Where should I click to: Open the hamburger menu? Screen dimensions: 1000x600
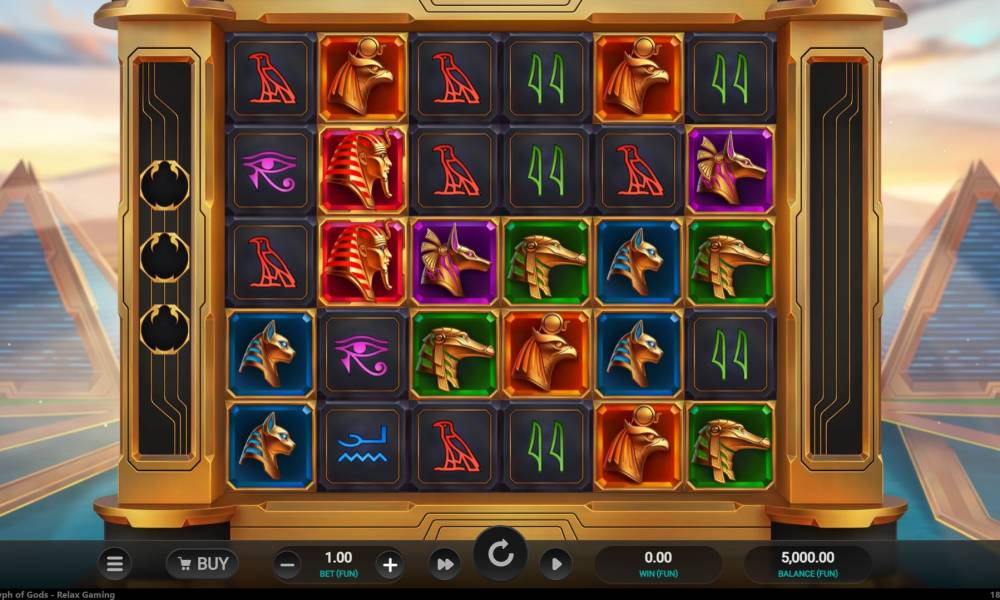click(115, 564)
